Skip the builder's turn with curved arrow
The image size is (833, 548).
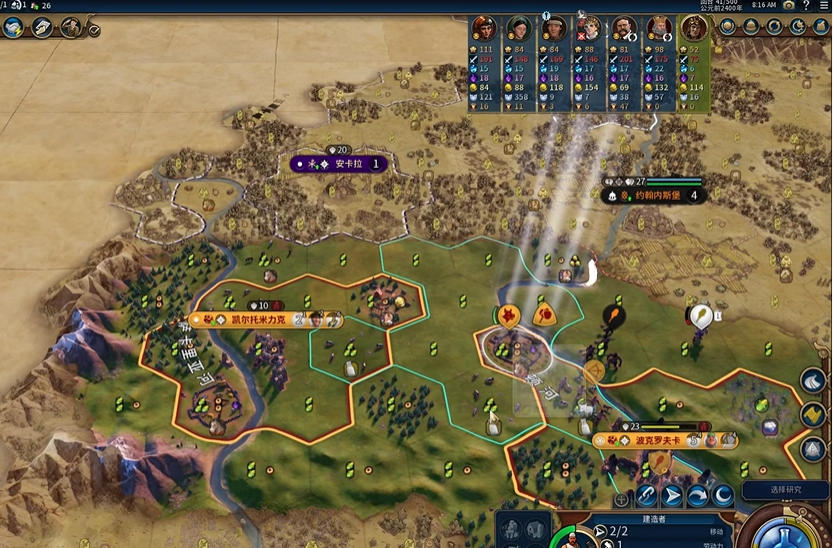(697, 495)
